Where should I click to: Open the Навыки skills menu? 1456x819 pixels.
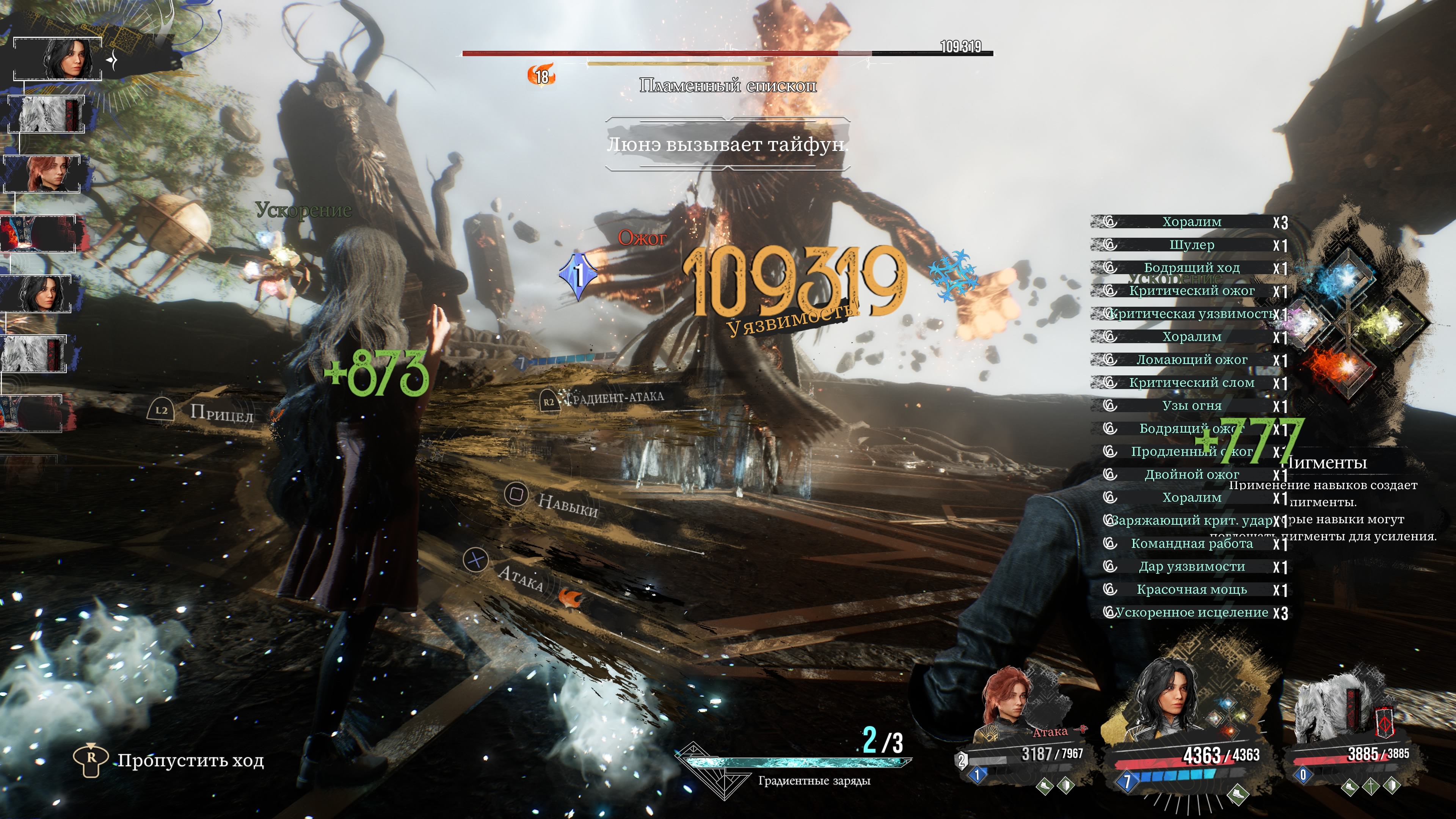click(567, 504)
